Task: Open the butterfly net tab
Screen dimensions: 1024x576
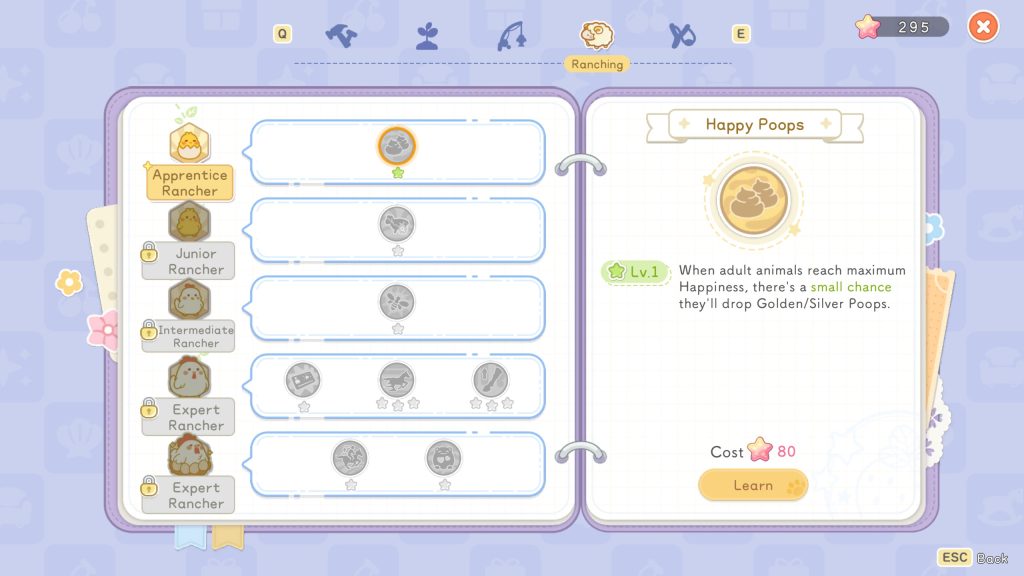Action: pos(683,35)
